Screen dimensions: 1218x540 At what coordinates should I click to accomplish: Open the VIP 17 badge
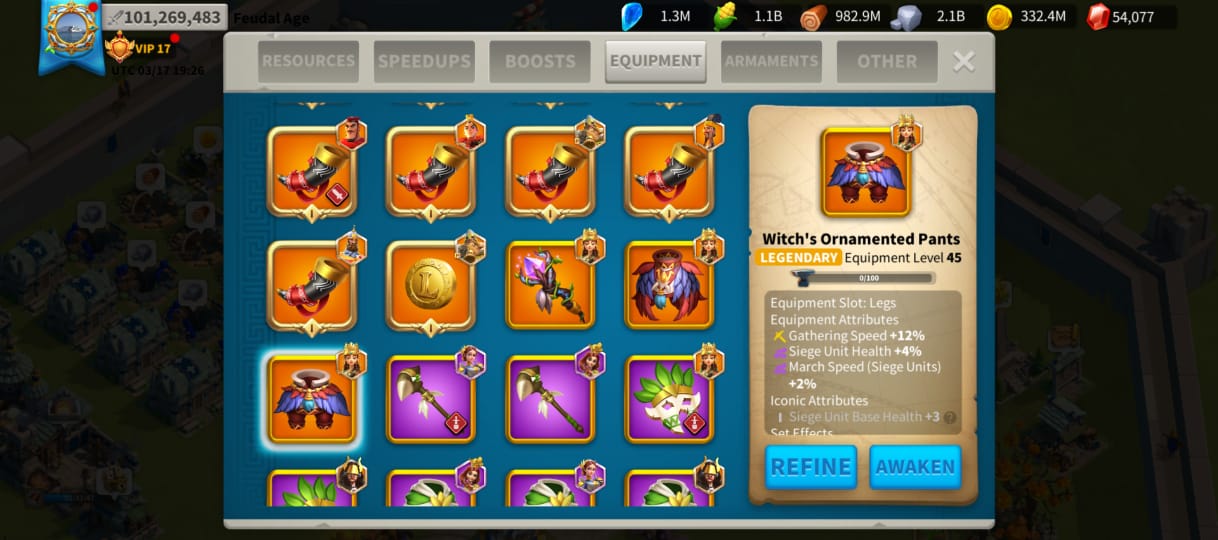[140, 48]
